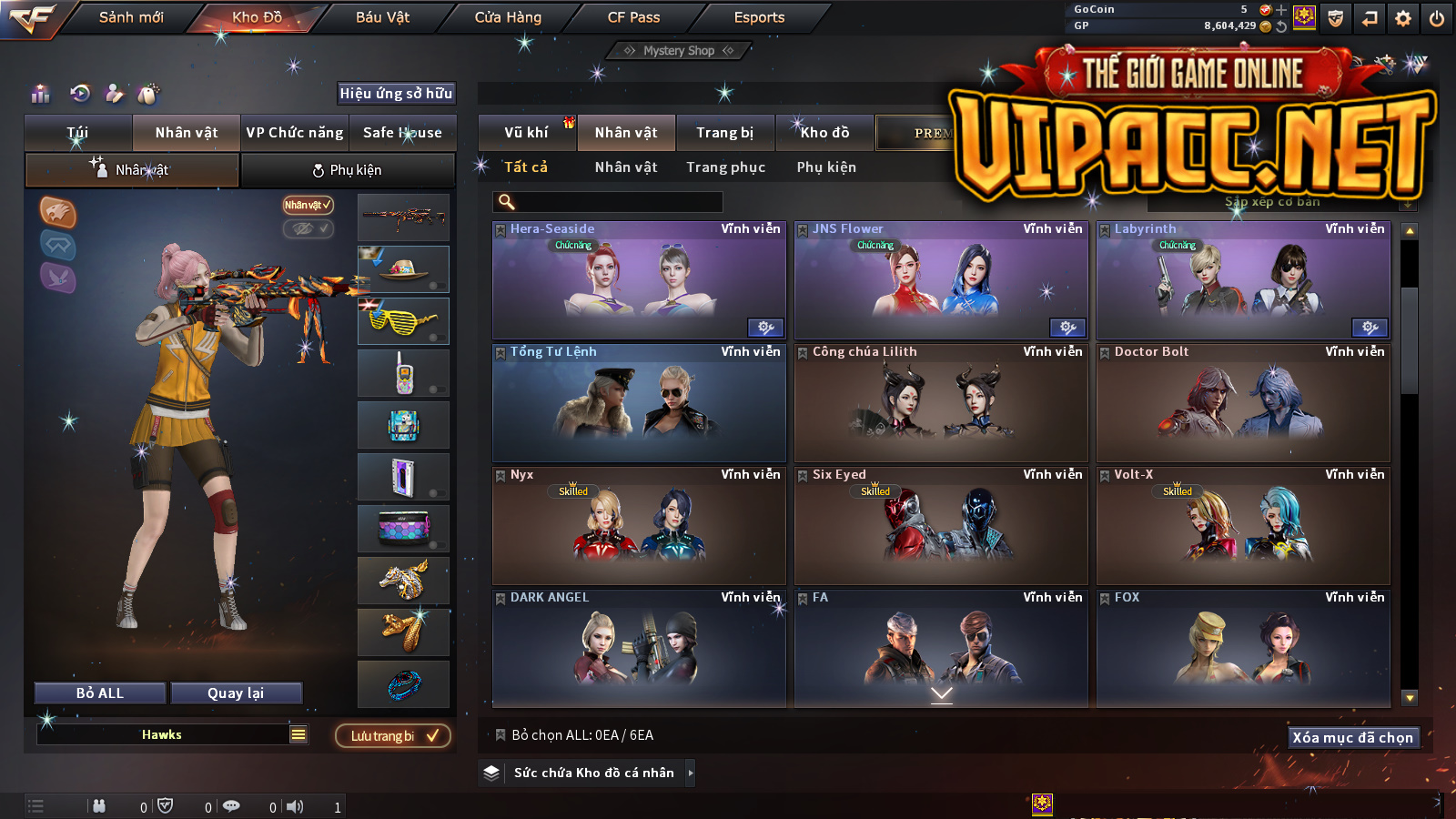Choose the Trang phục filter
1456x819 pixels.
[725, 167]
